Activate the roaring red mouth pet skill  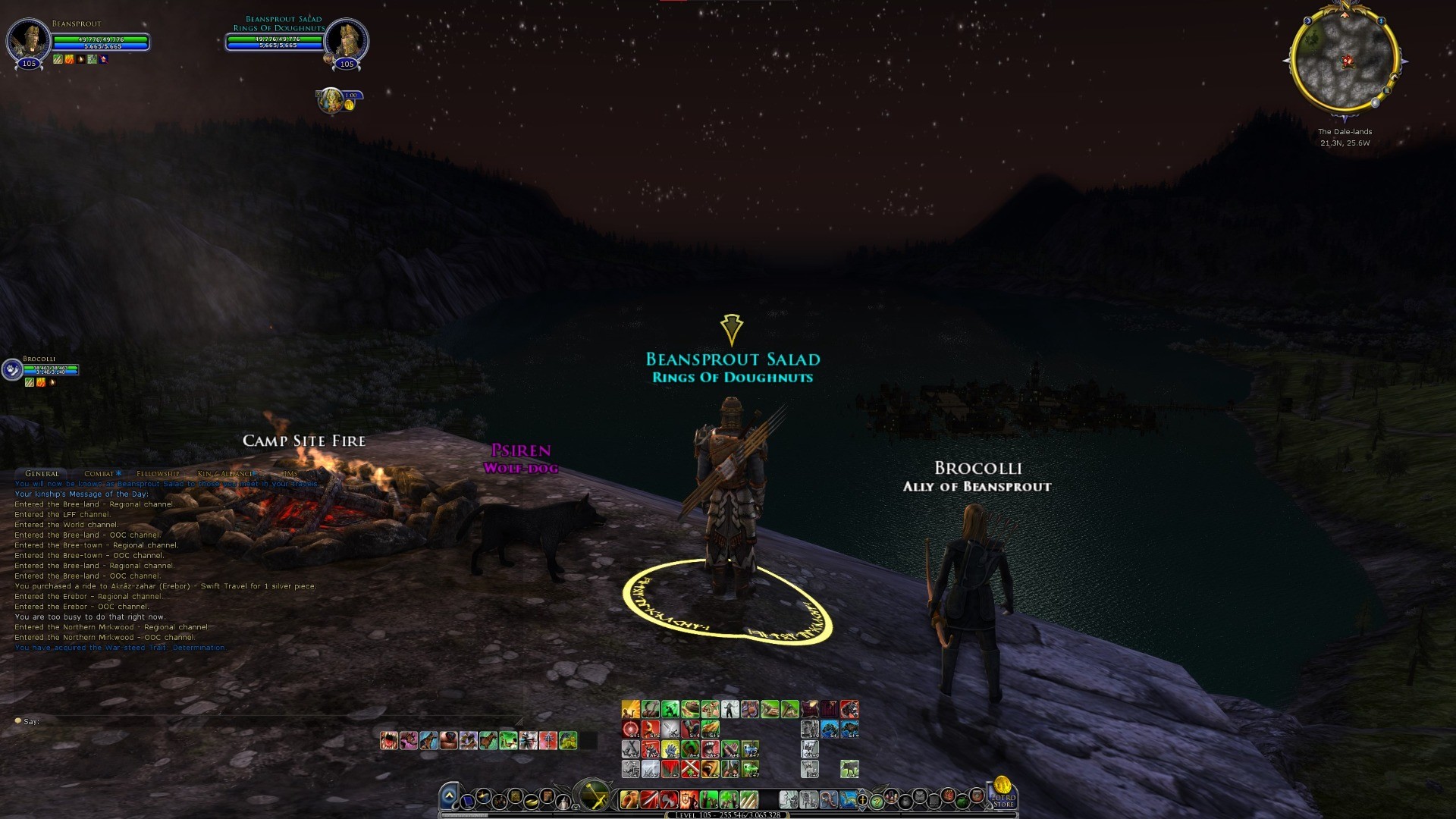coord(389,740)
